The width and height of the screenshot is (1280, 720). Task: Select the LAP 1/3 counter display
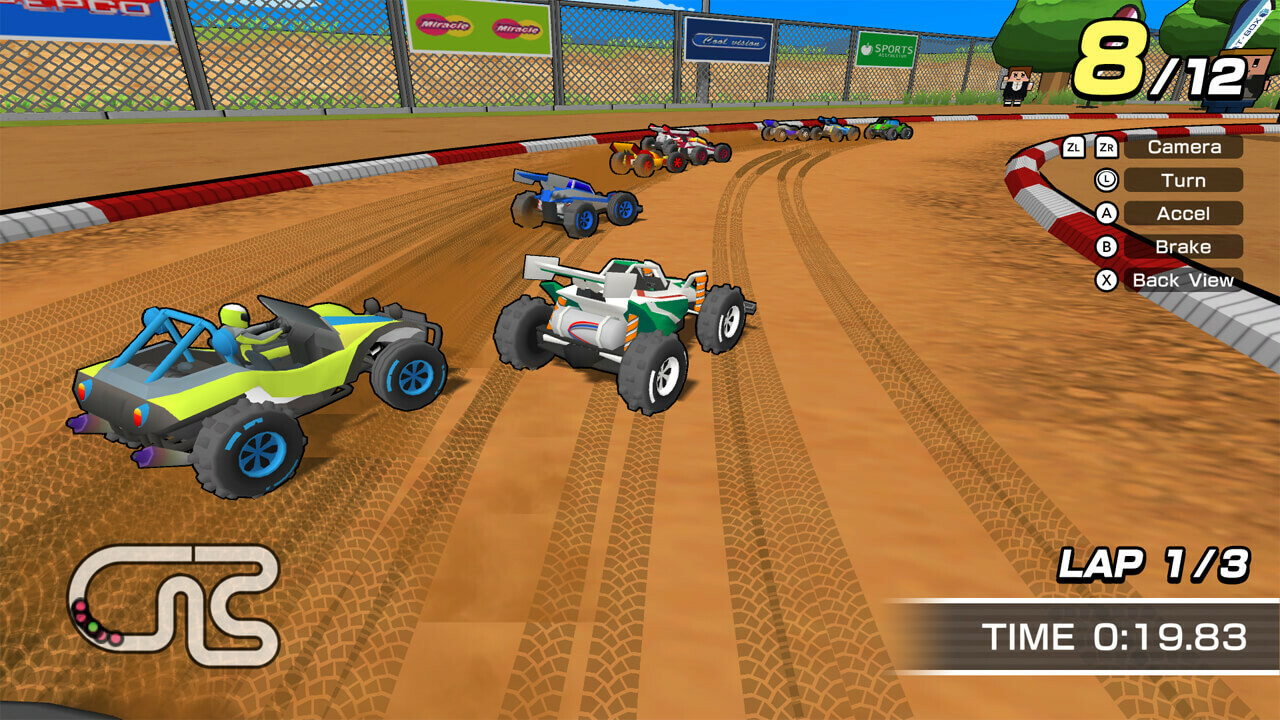[x=1156, y=563]
